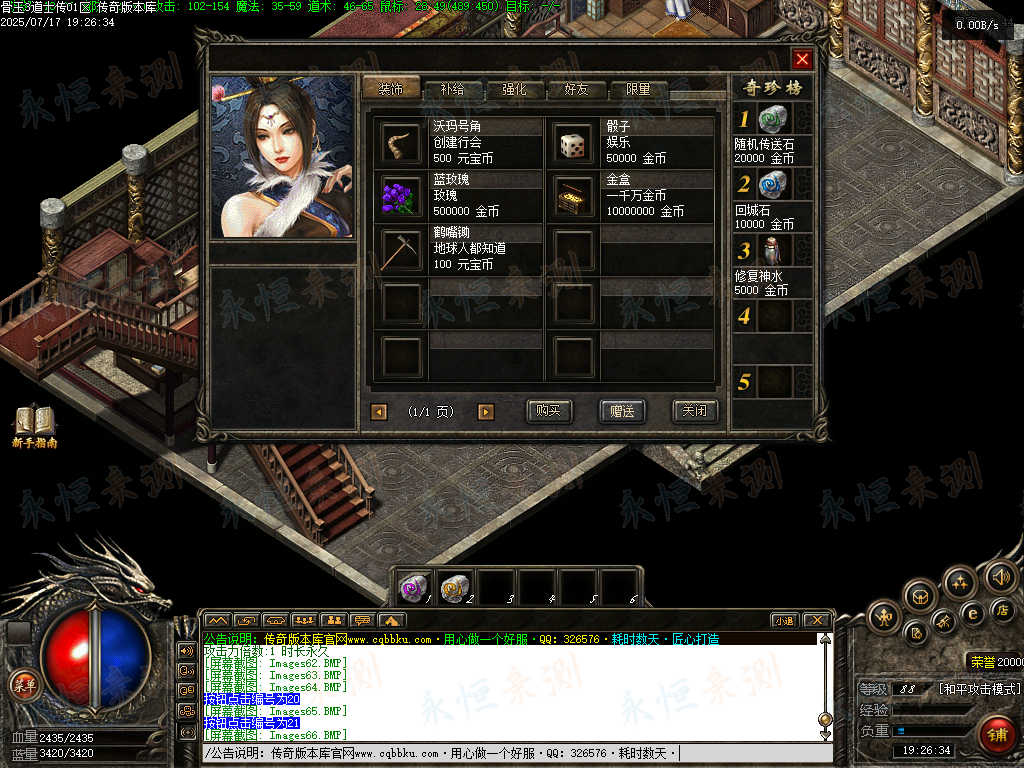Select the 沃玛号角 horn item
This screenshot has width=1024, height=768.
[x=402, y=143]
